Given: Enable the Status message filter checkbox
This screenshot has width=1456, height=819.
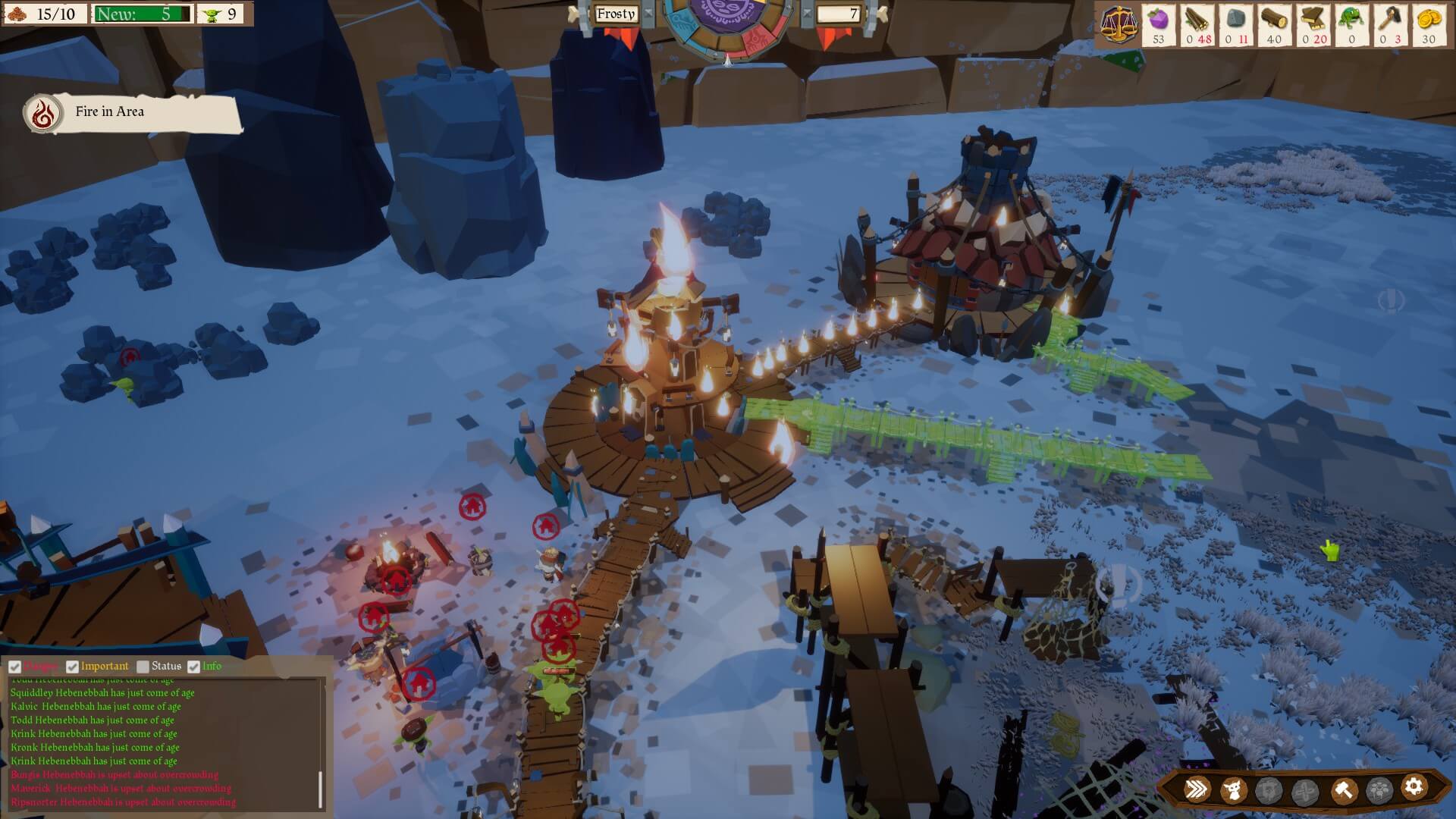Looking at the screenshot, I should point(143,667).
